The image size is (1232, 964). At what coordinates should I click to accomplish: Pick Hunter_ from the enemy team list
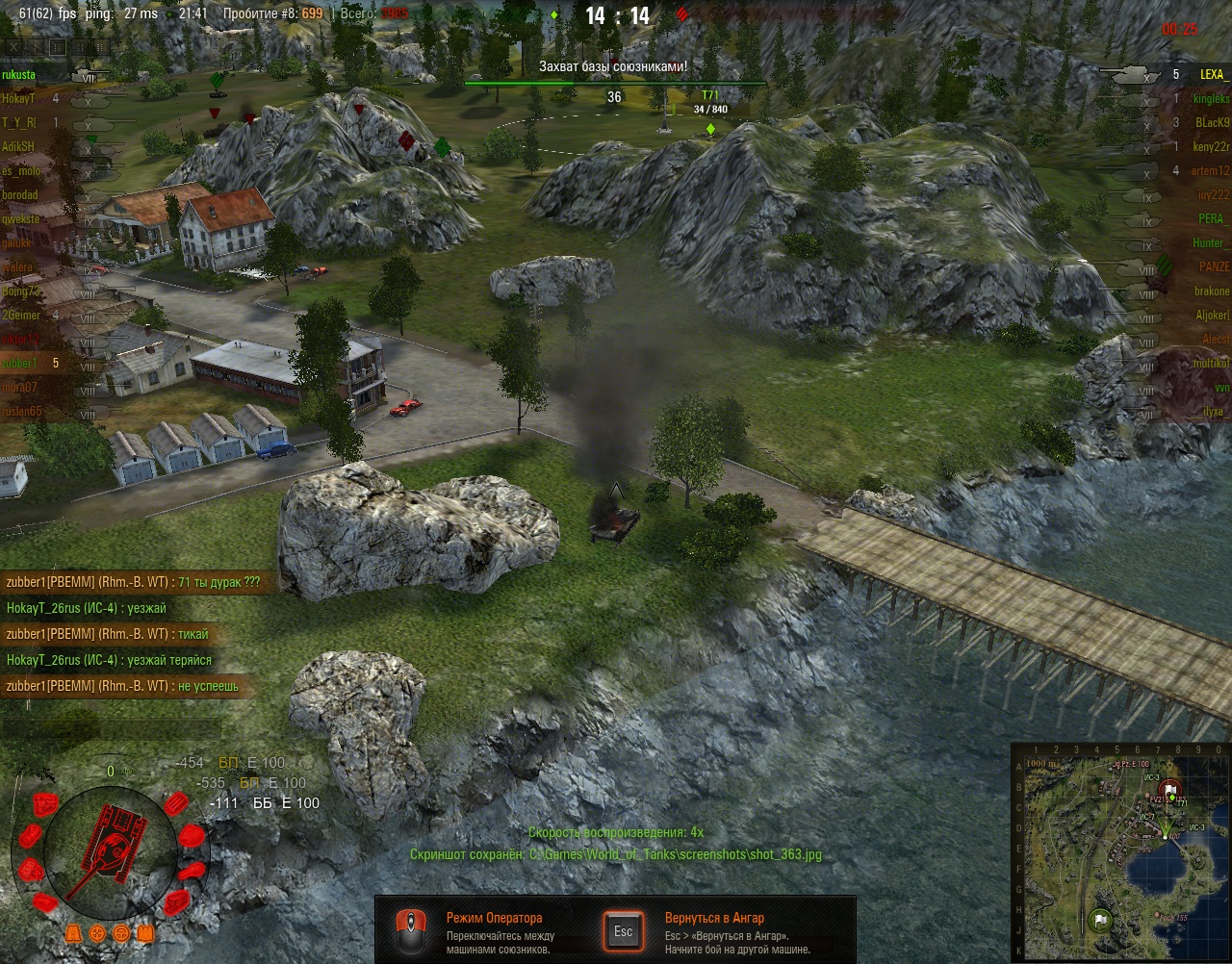coord(1211,242)
